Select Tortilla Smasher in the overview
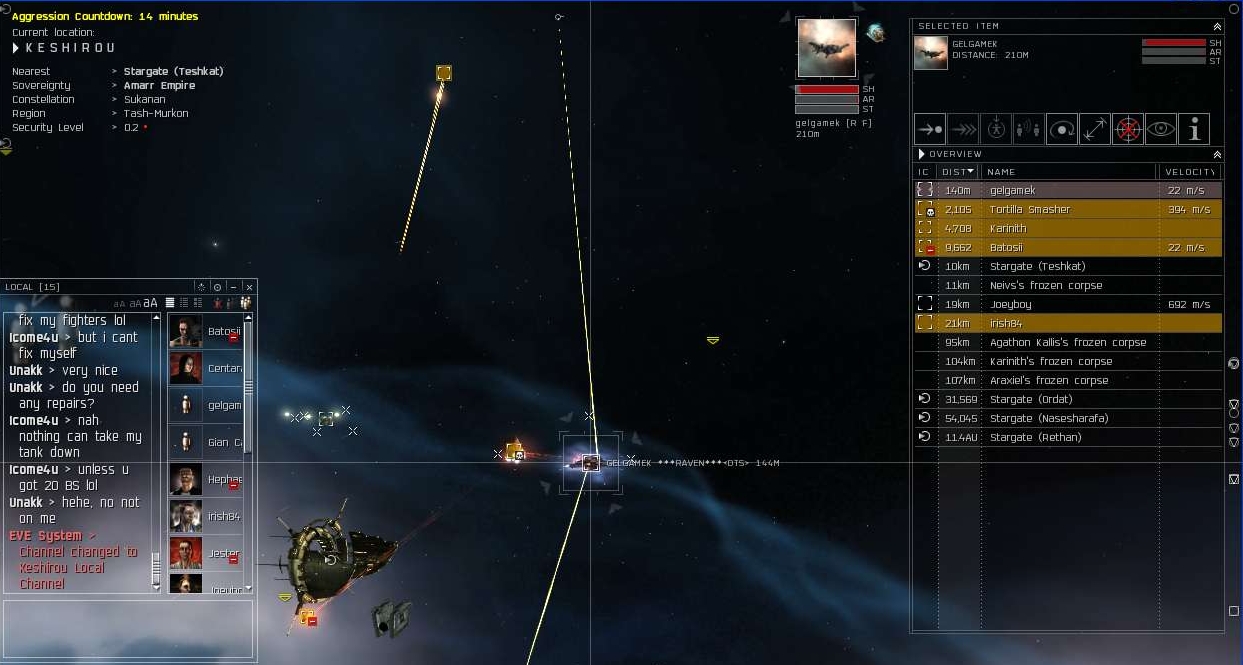 pyautogui.click(x=1030, y=210)
